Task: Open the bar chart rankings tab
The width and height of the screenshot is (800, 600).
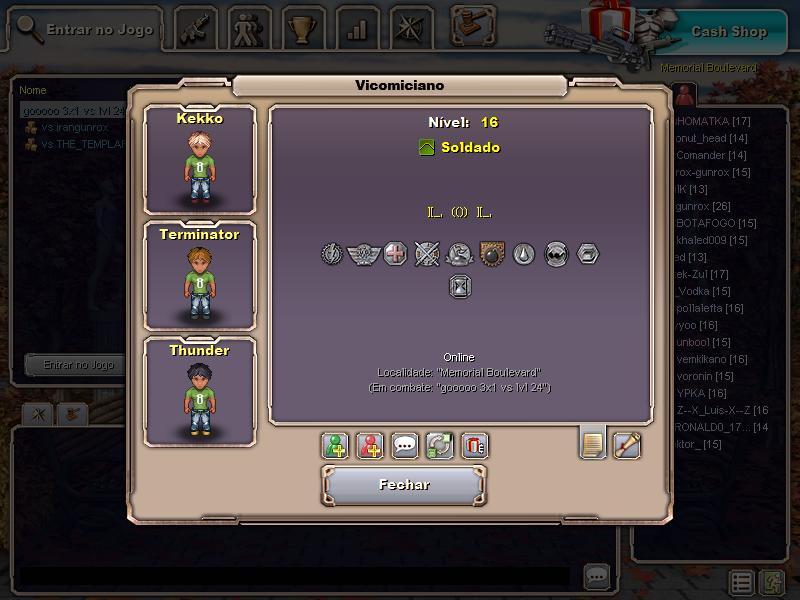Action: (x=356, y=28)
